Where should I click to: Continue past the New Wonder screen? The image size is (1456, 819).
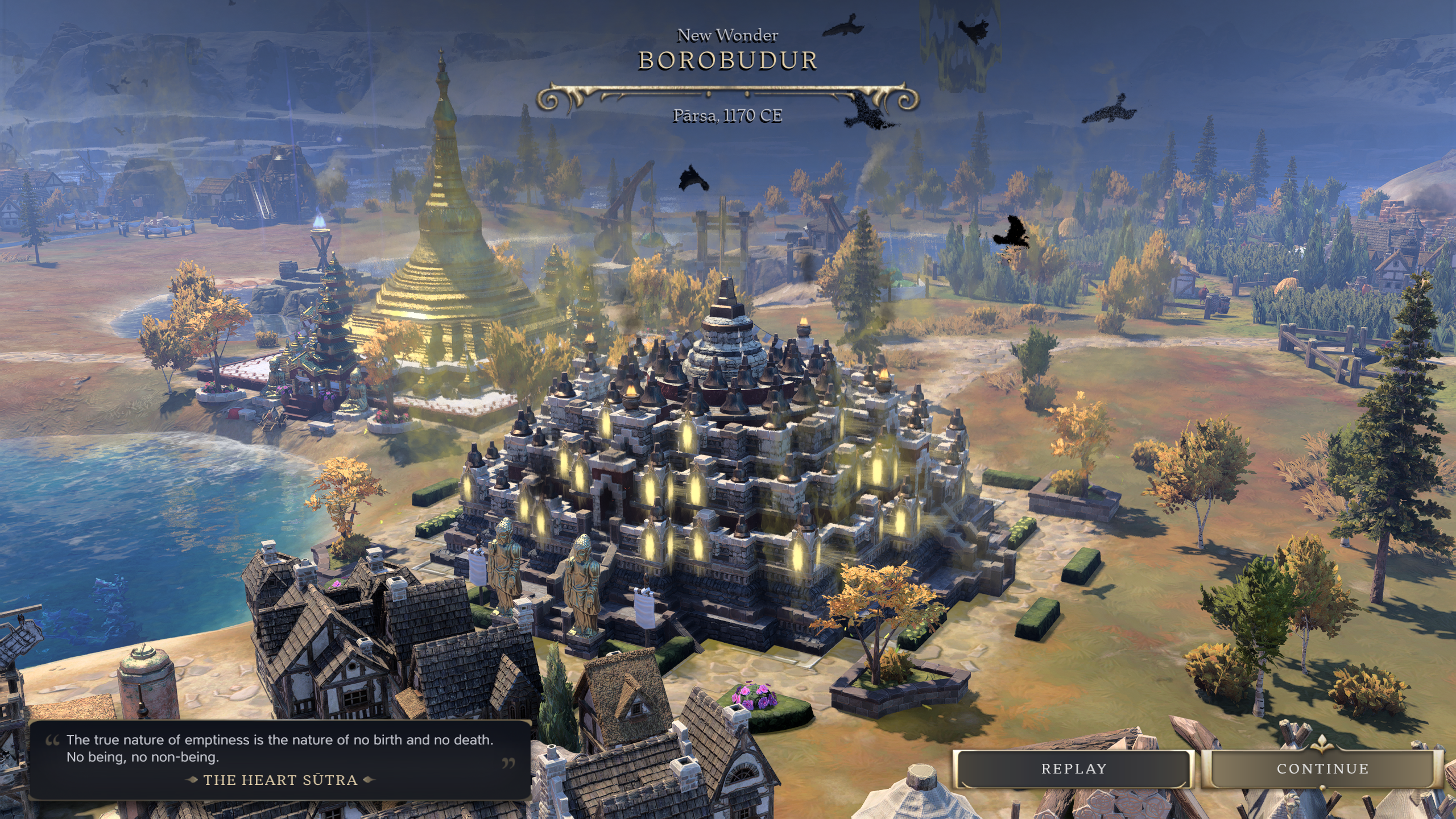click(x=1322, y=769)
